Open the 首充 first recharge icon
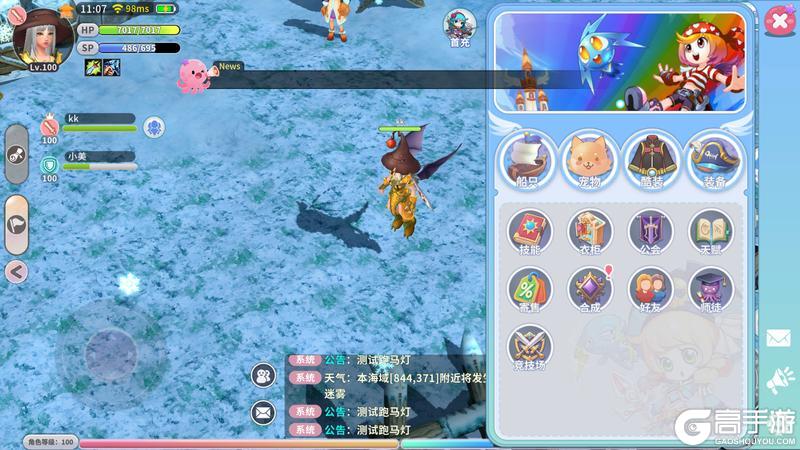 click(460, 29)
